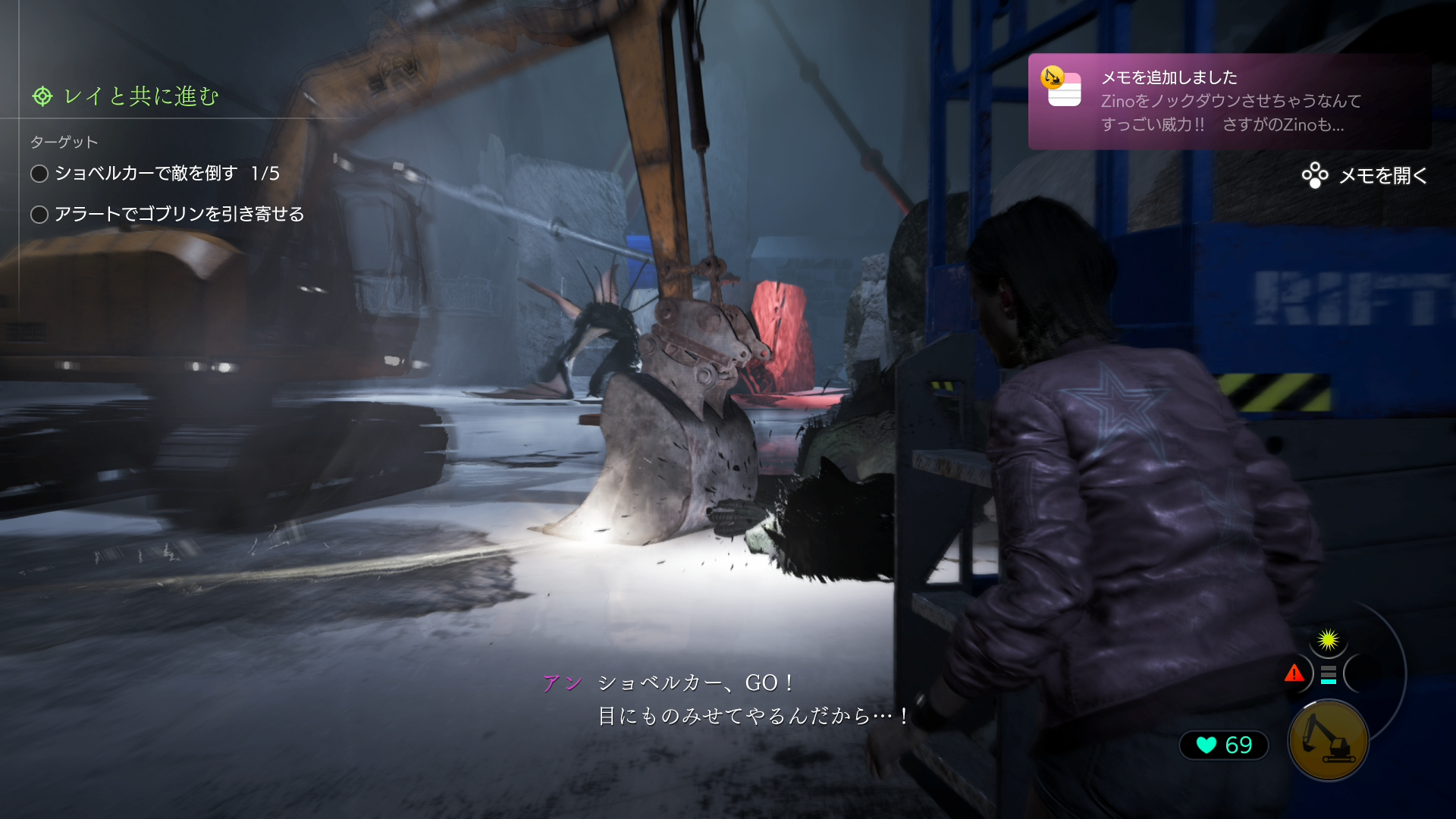Toggle the empty right slot of the radial menu

(x=1363, y=673)
